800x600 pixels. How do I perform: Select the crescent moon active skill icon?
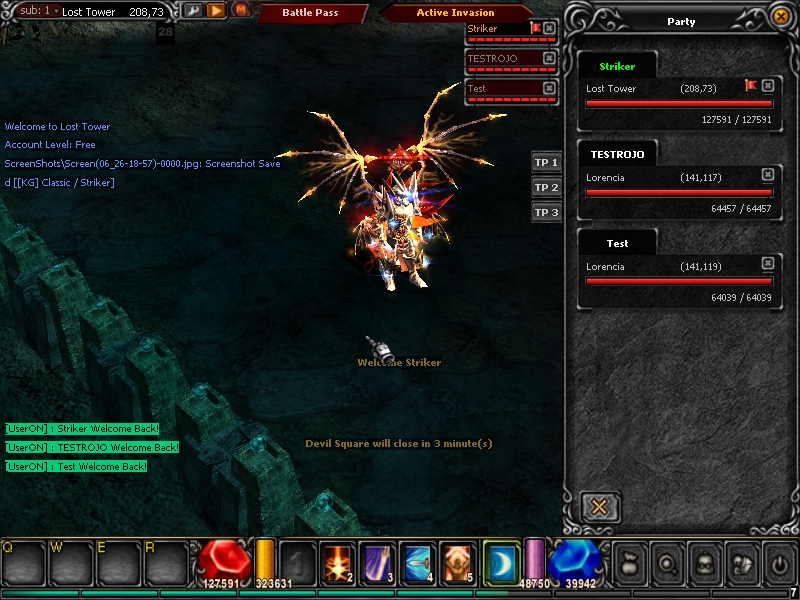(x=501, y=562)
